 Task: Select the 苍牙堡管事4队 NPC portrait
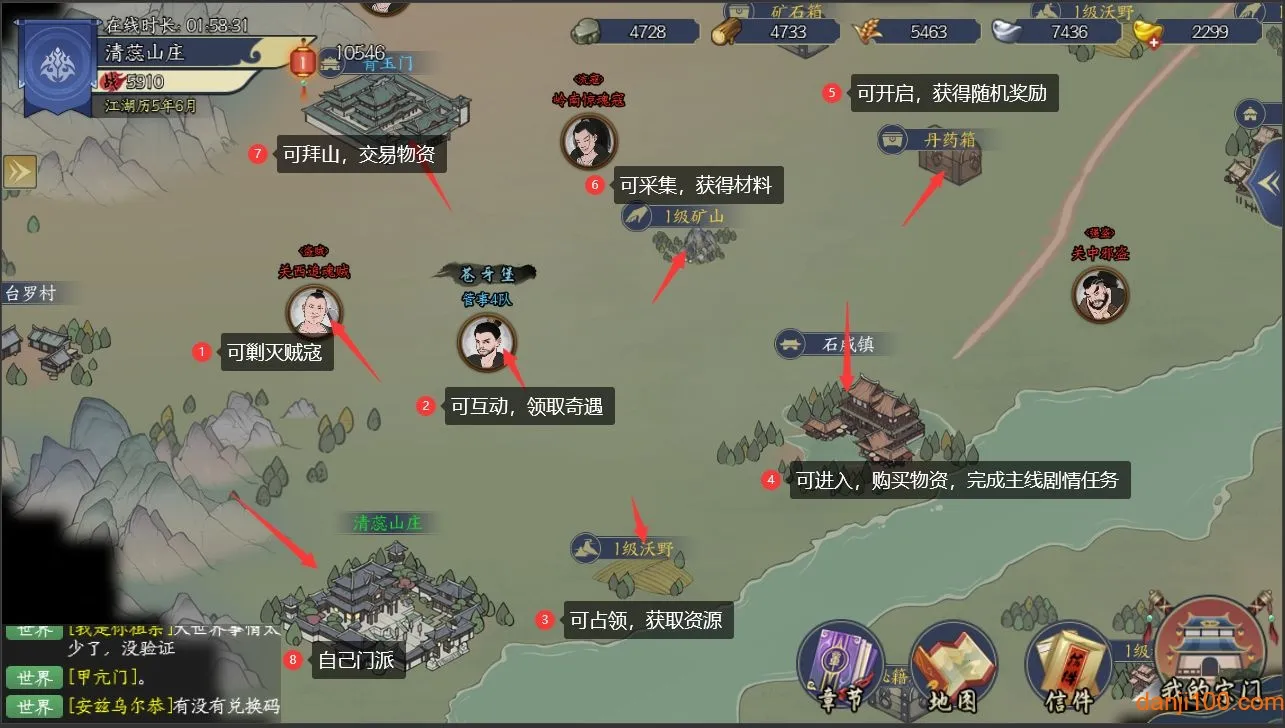[x=487, y=341]
